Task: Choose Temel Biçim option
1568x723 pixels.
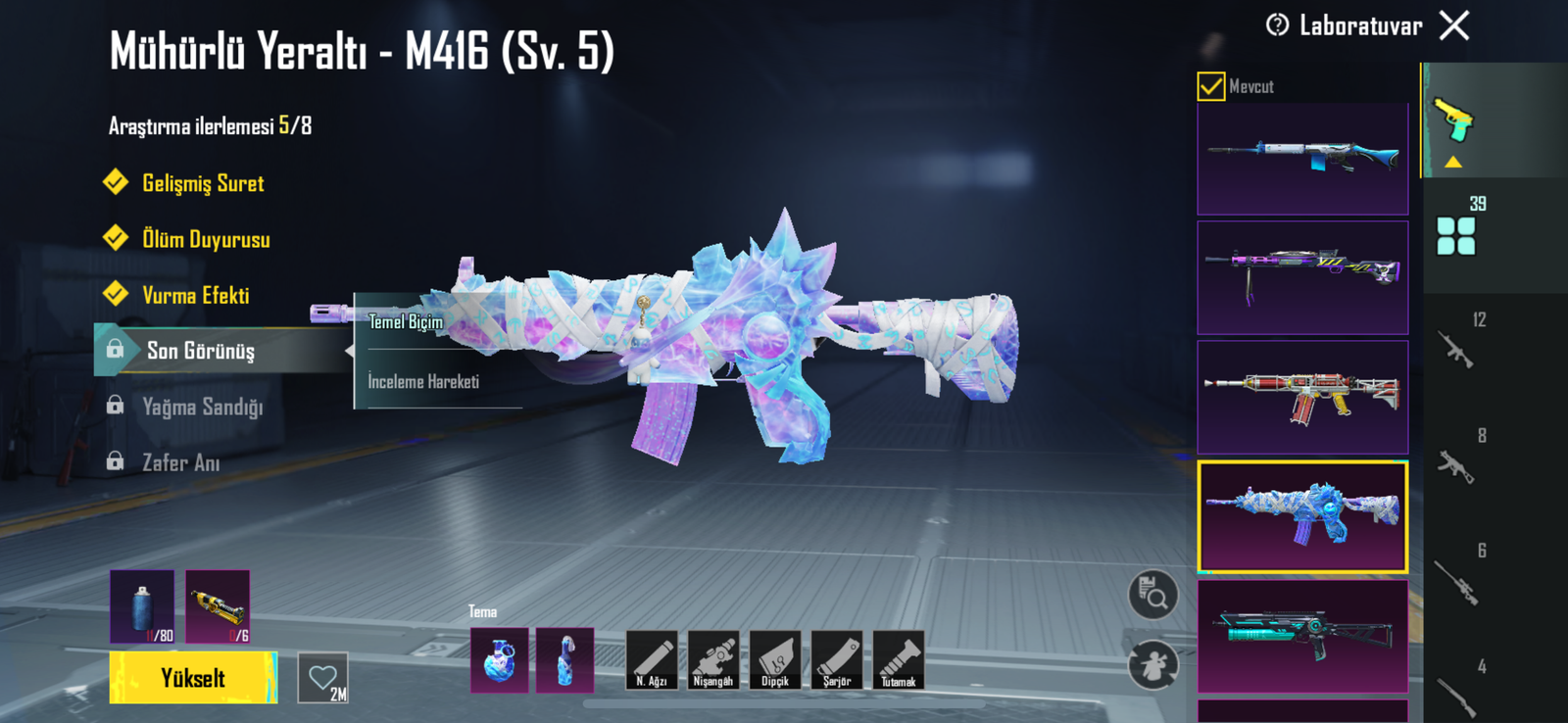Action: click(x=406, y=322)
